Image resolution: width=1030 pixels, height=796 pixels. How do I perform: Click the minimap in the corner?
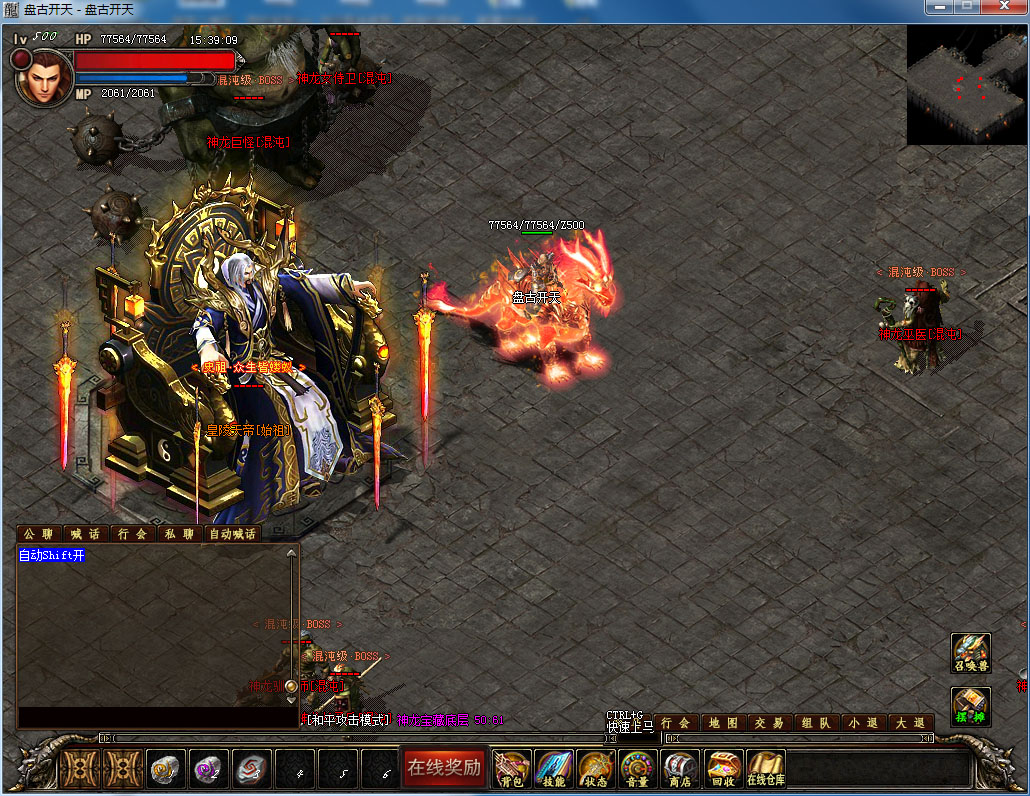point(966,85)
